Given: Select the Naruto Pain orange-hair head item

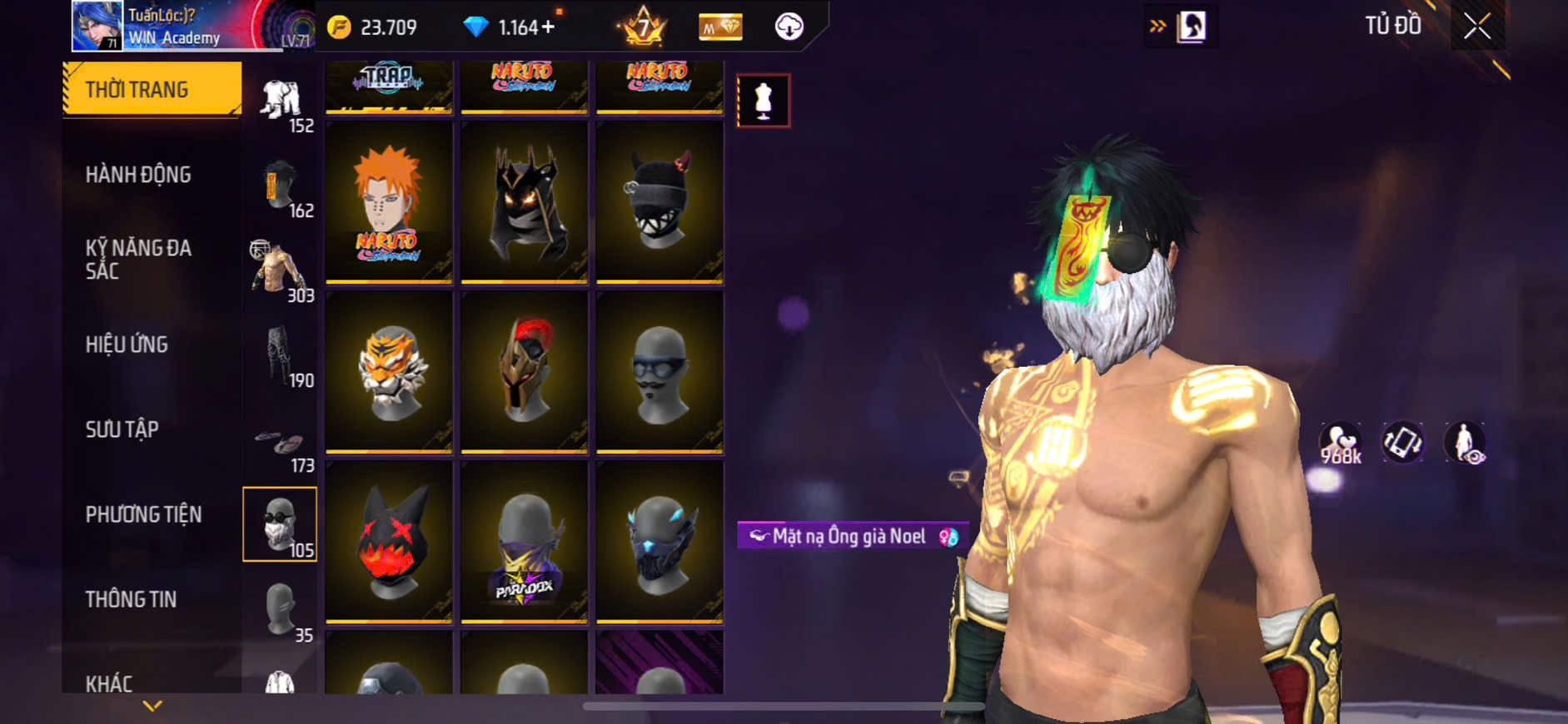Looking at the screenshot, I should coord(389,202).
